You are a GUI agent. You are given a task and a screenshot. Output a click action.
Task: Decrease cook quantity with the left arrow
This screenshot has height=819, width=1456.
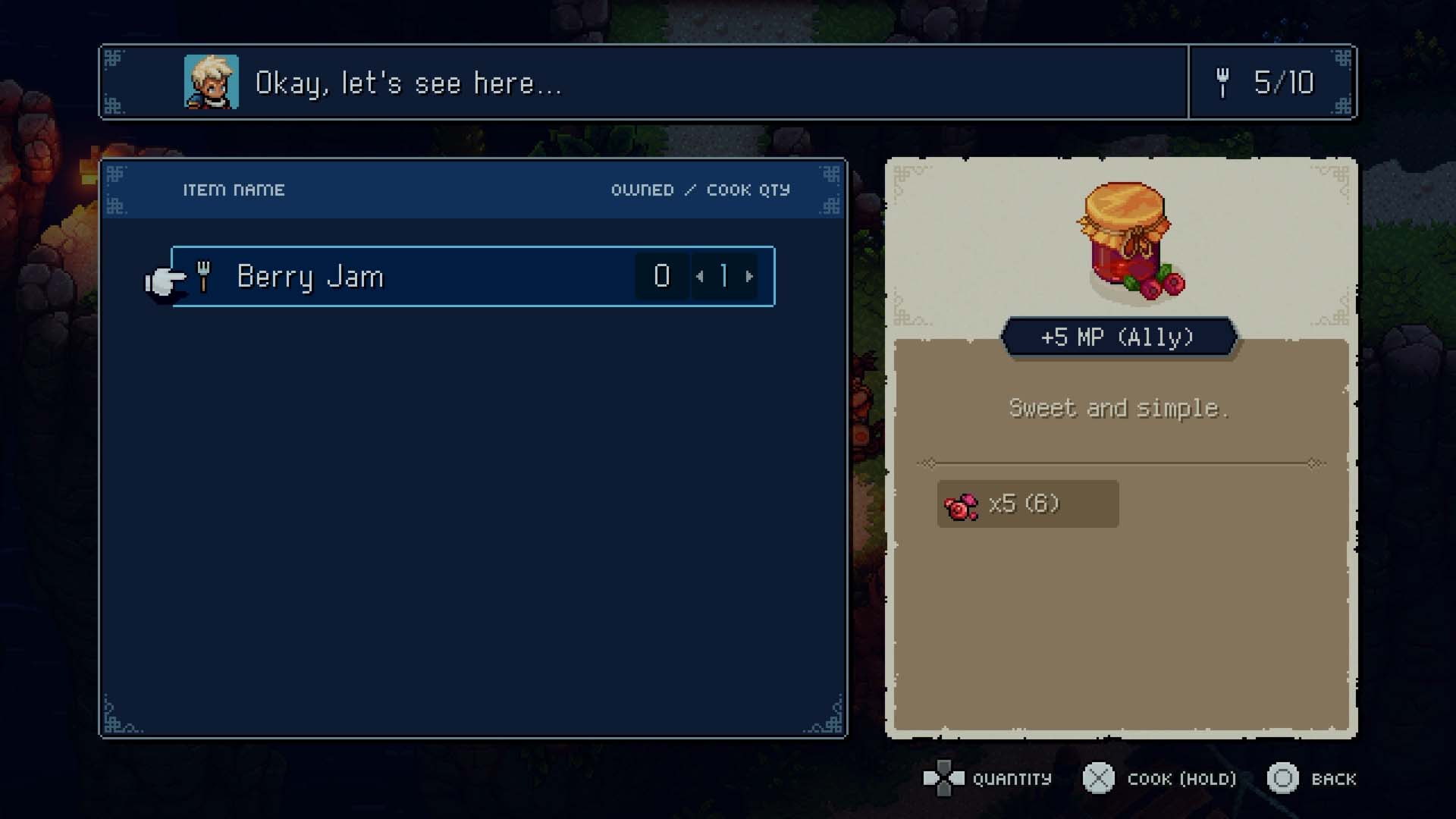click(x=700, y=277)
